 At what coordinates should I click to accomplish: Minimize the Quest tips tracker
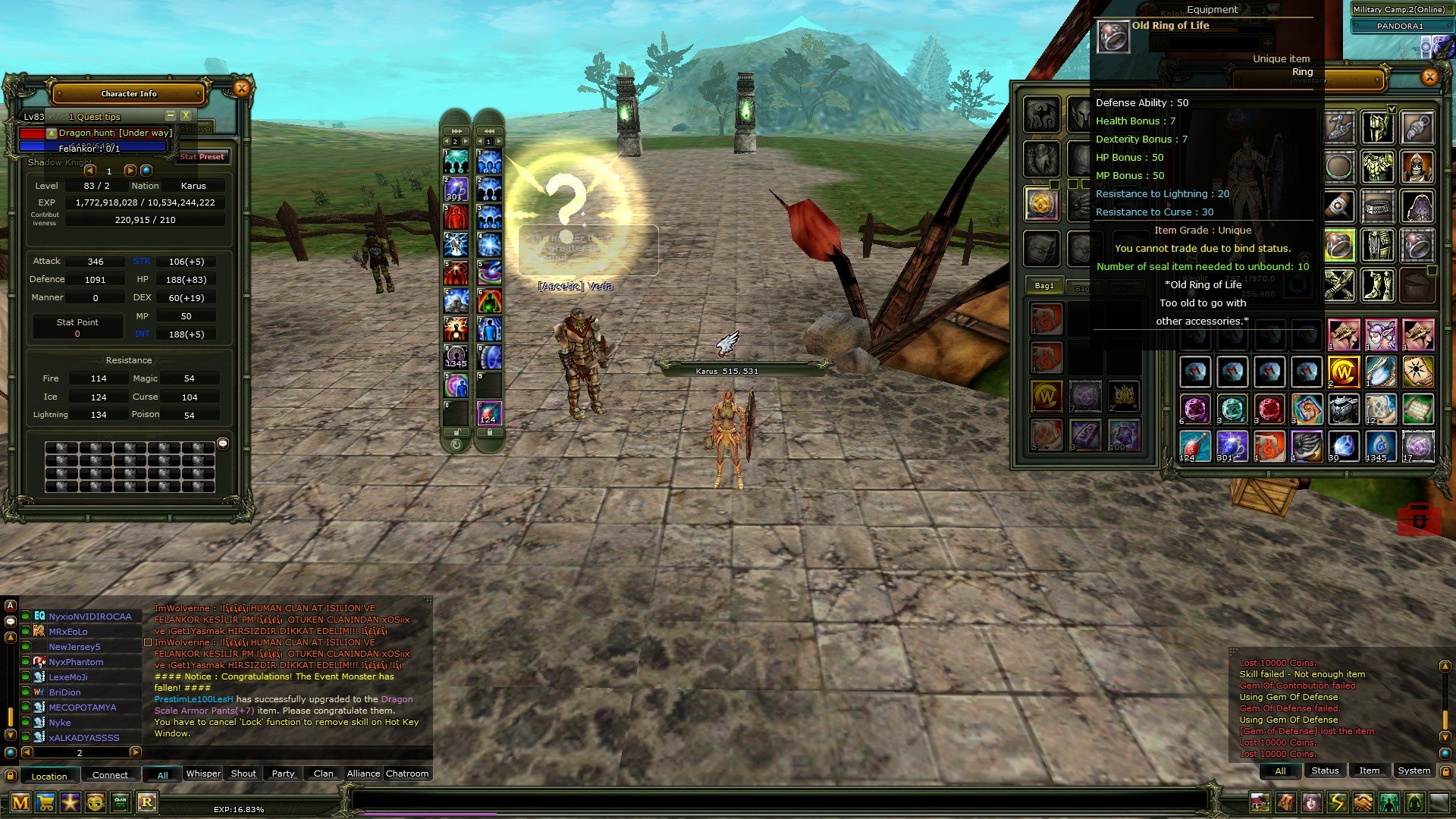[171, 115]
